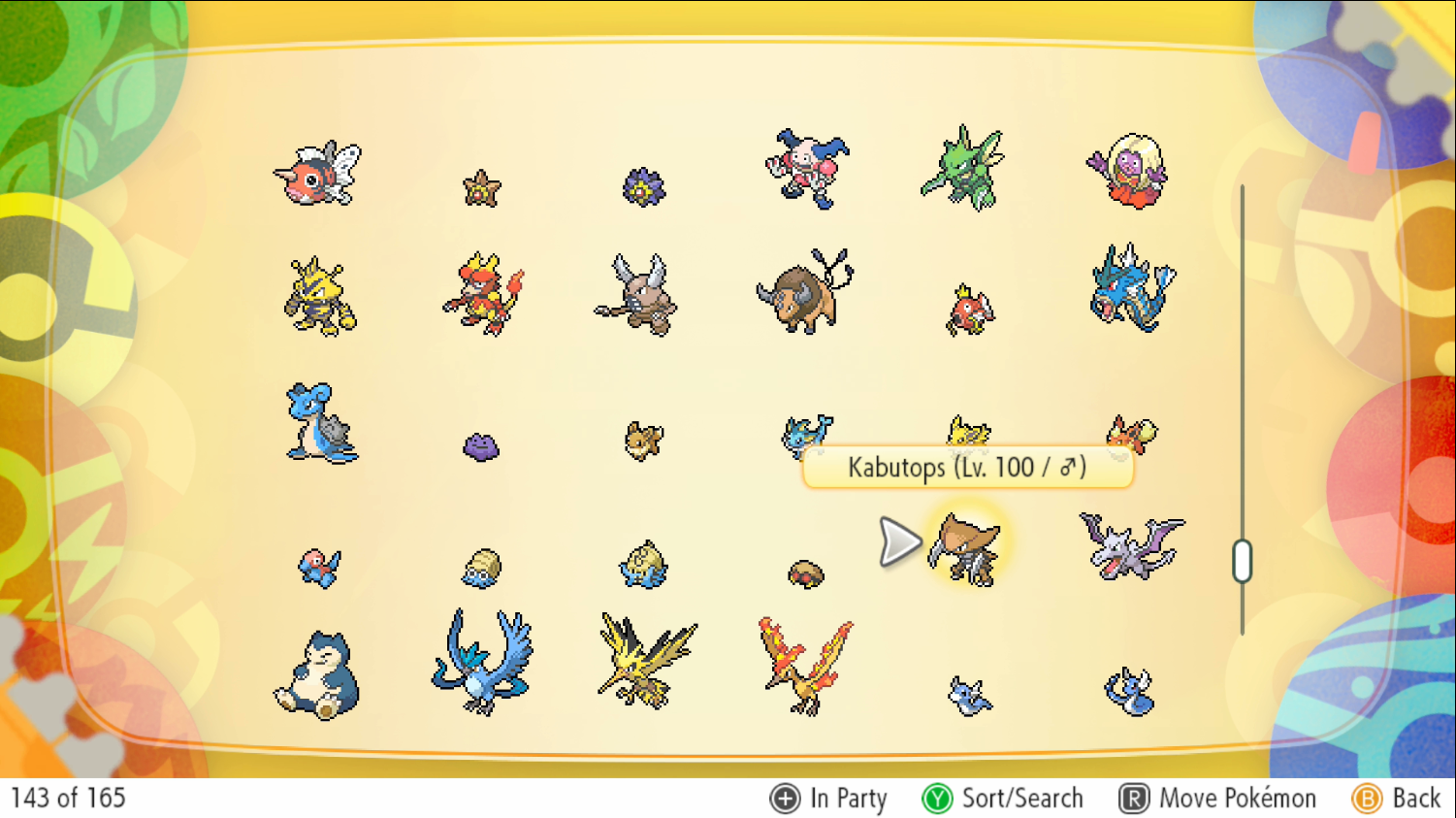This screenshot has height=818, width=1456.
Task: Choose Jynx in the box
Action: coord(1128,172)
